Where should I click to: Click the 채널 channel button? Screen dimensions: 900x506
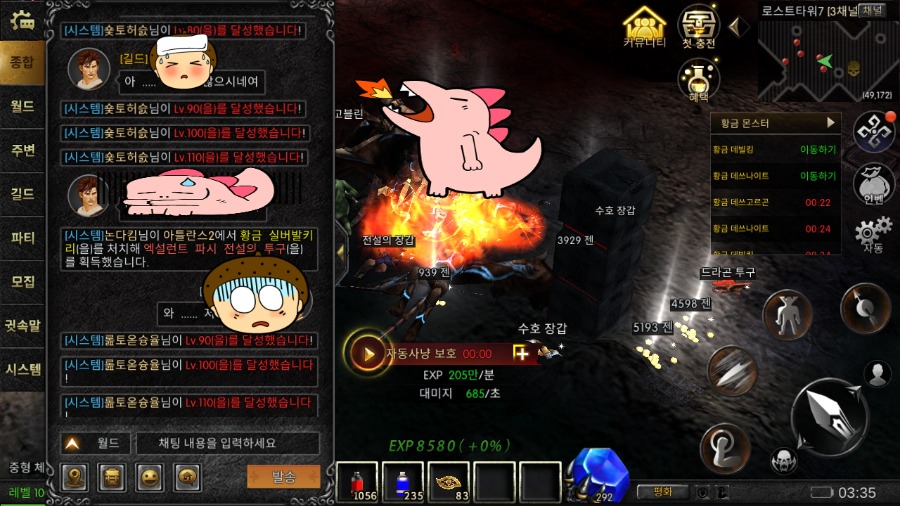coord(873,10)
